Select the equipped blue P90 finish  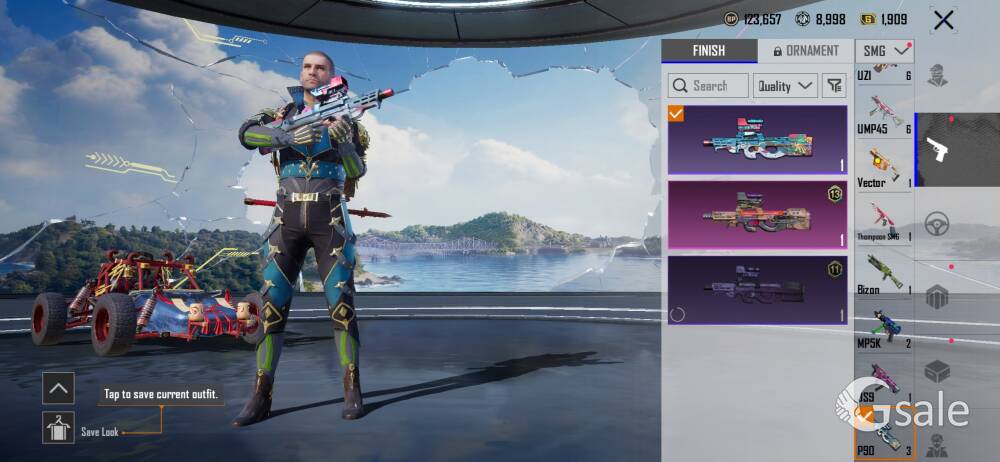(757, 140)
